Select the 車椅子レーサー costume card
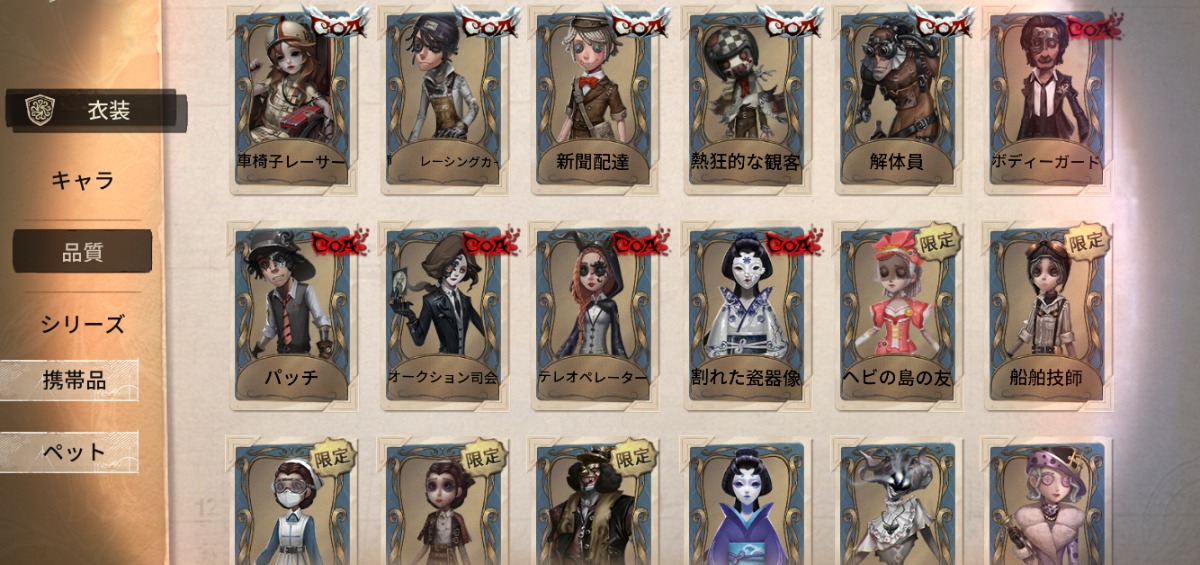This screenshot has height=565, width=1200. pyautogui.click(x=293, y=100)
